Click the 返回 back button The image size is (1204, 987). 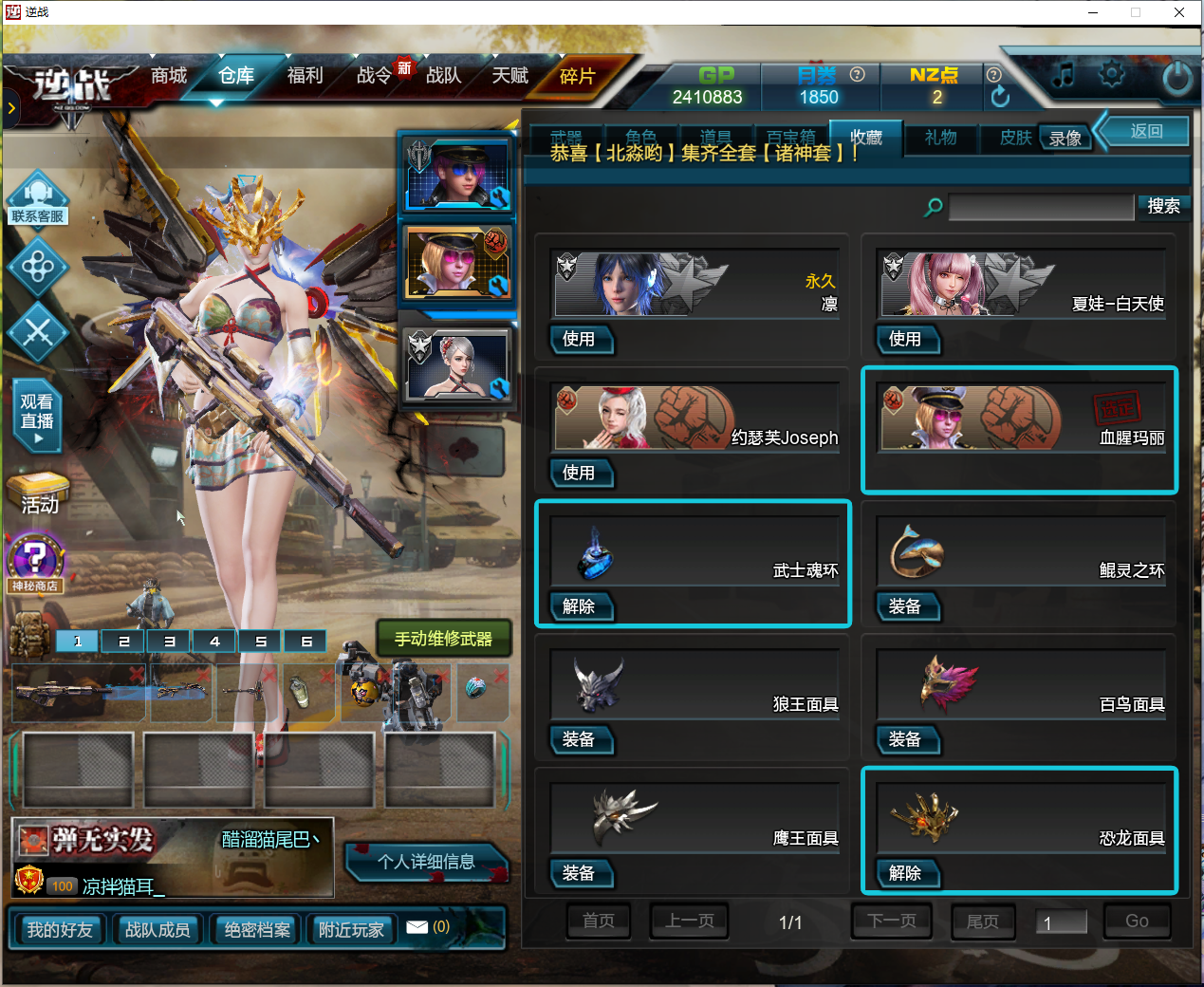tap(1146, 131)
